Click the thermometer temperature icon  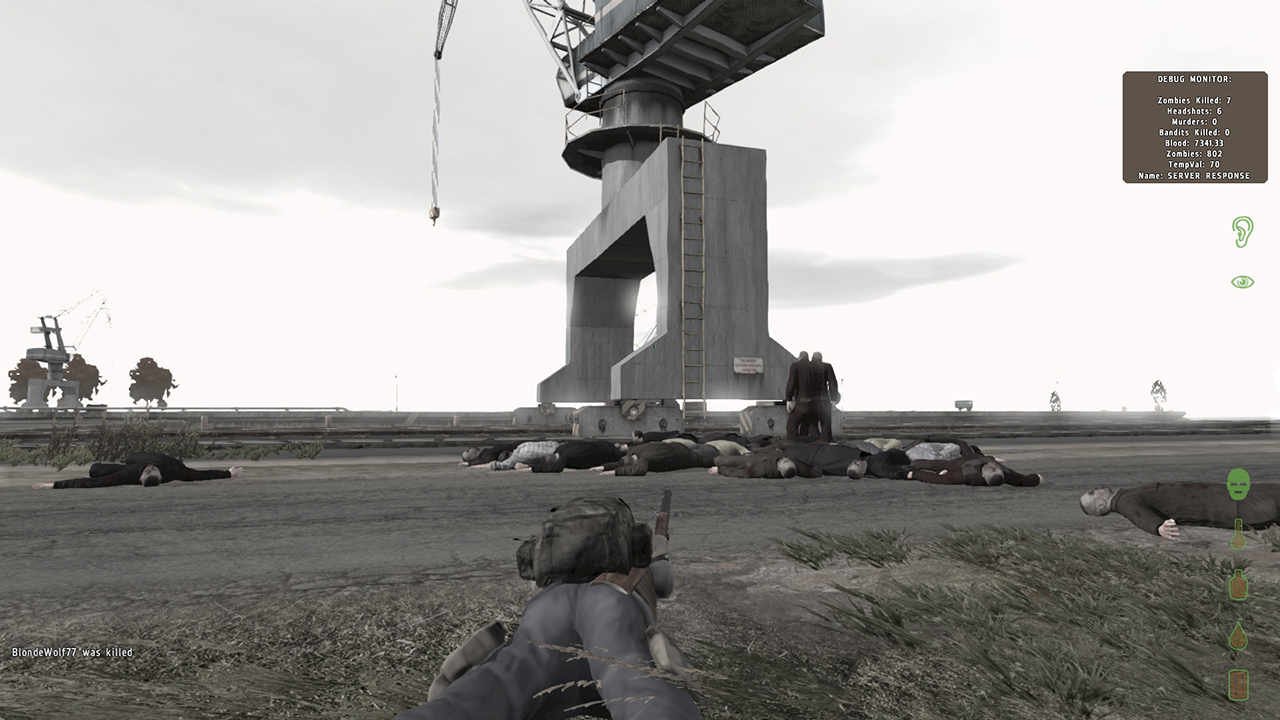[x=1239, y=535]
